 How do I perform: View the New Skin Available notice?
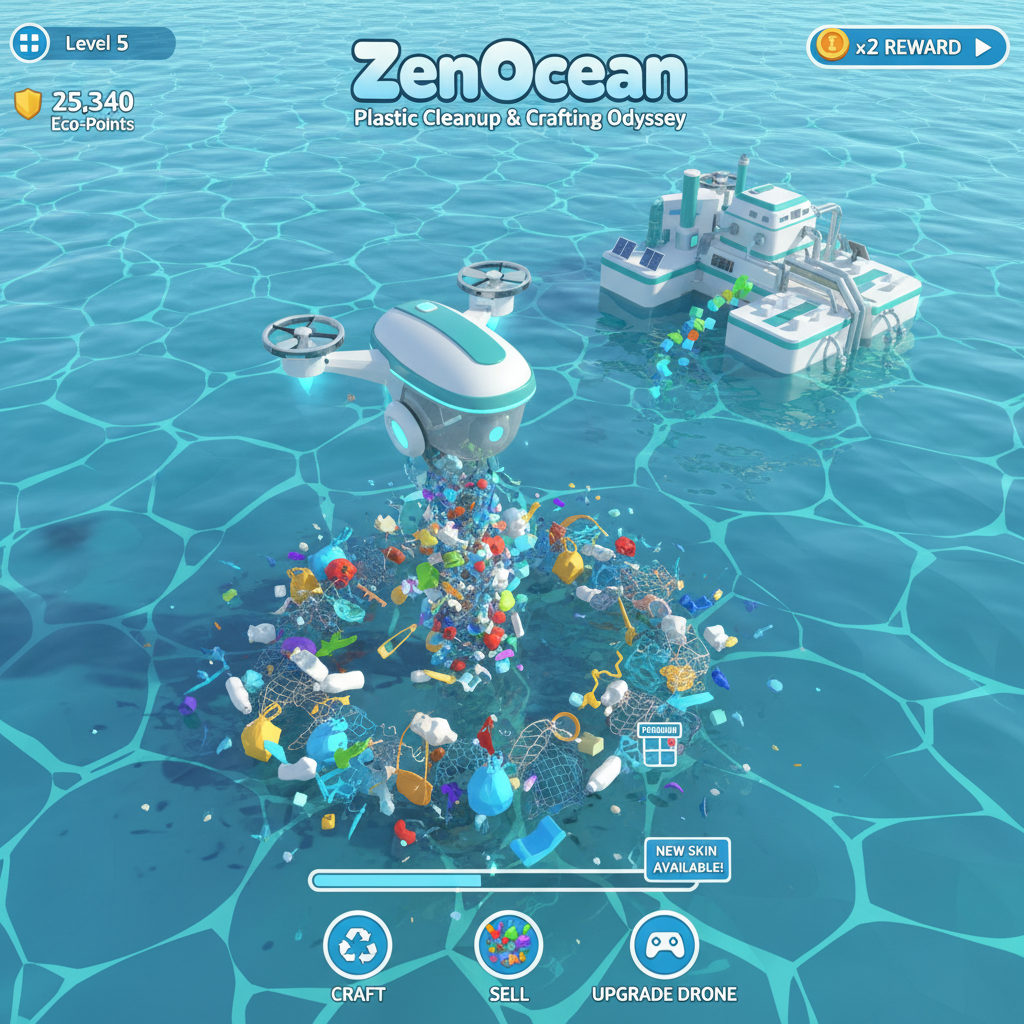pyautogui.click(x=688, y=859)
